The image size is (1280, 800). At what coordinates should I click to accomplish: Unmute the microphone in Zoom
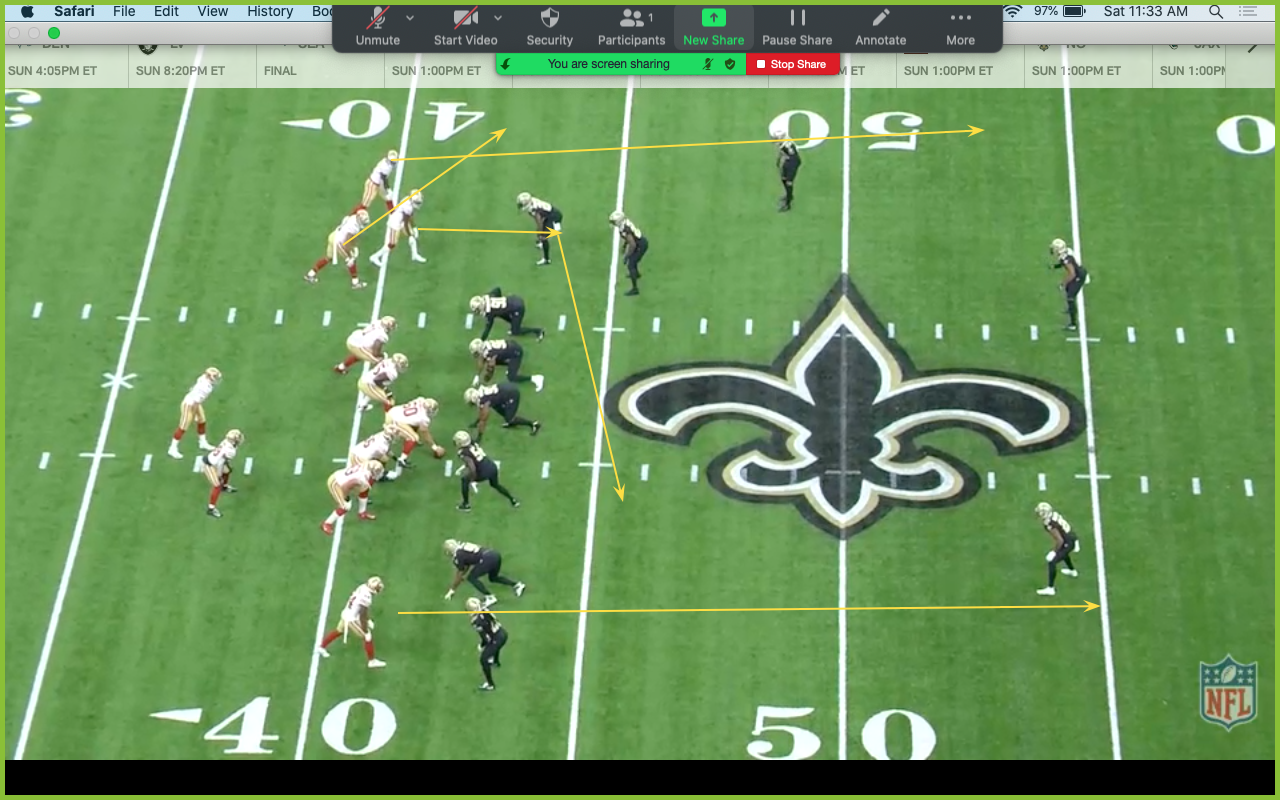tap(377, 27)
